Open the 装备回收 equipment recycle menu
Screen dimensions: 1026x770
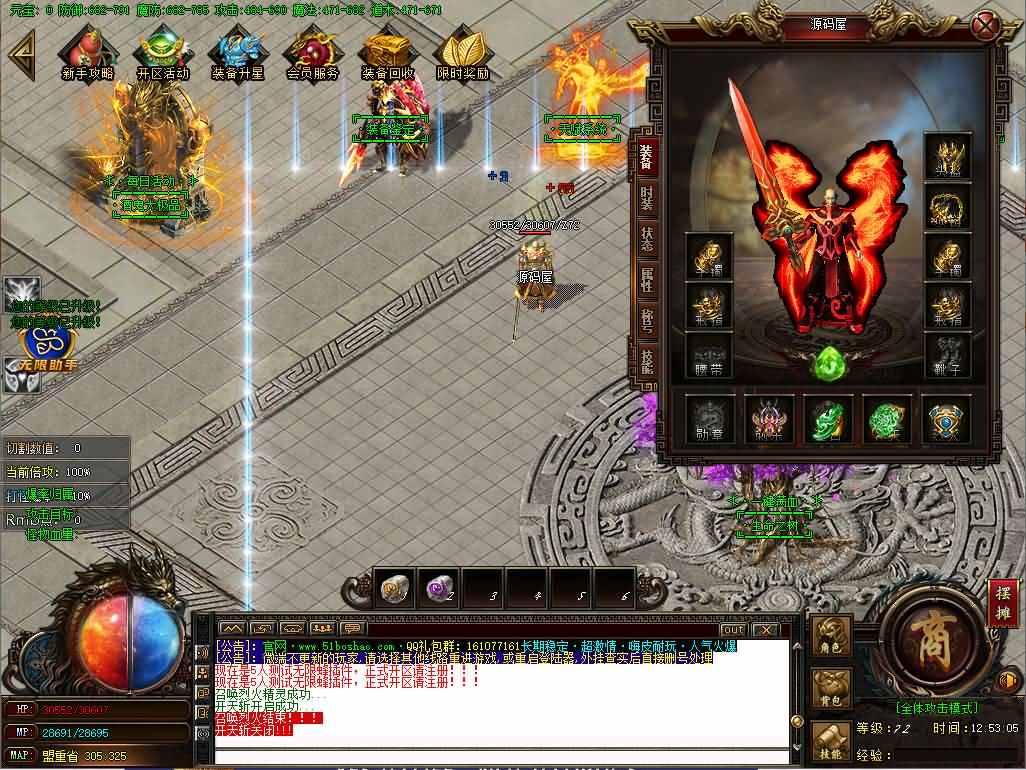388,52
